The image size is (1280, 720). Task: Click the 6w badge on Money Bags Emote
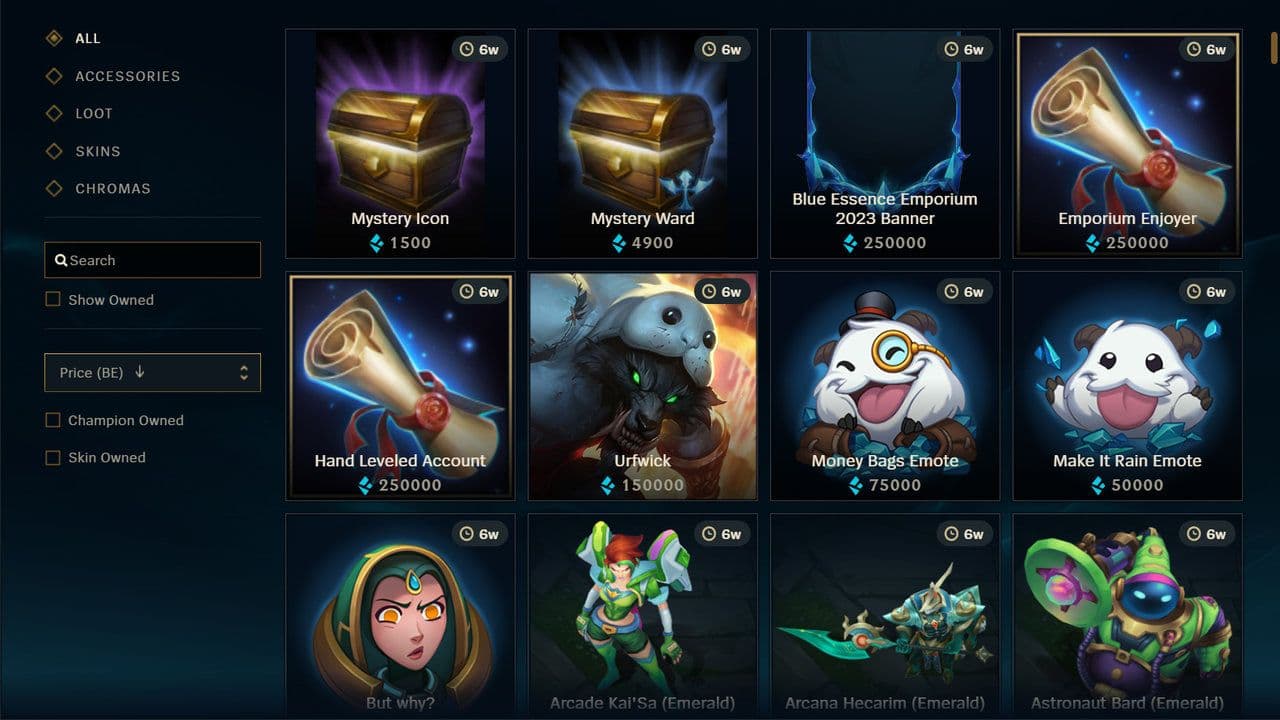tap(964, 291)
